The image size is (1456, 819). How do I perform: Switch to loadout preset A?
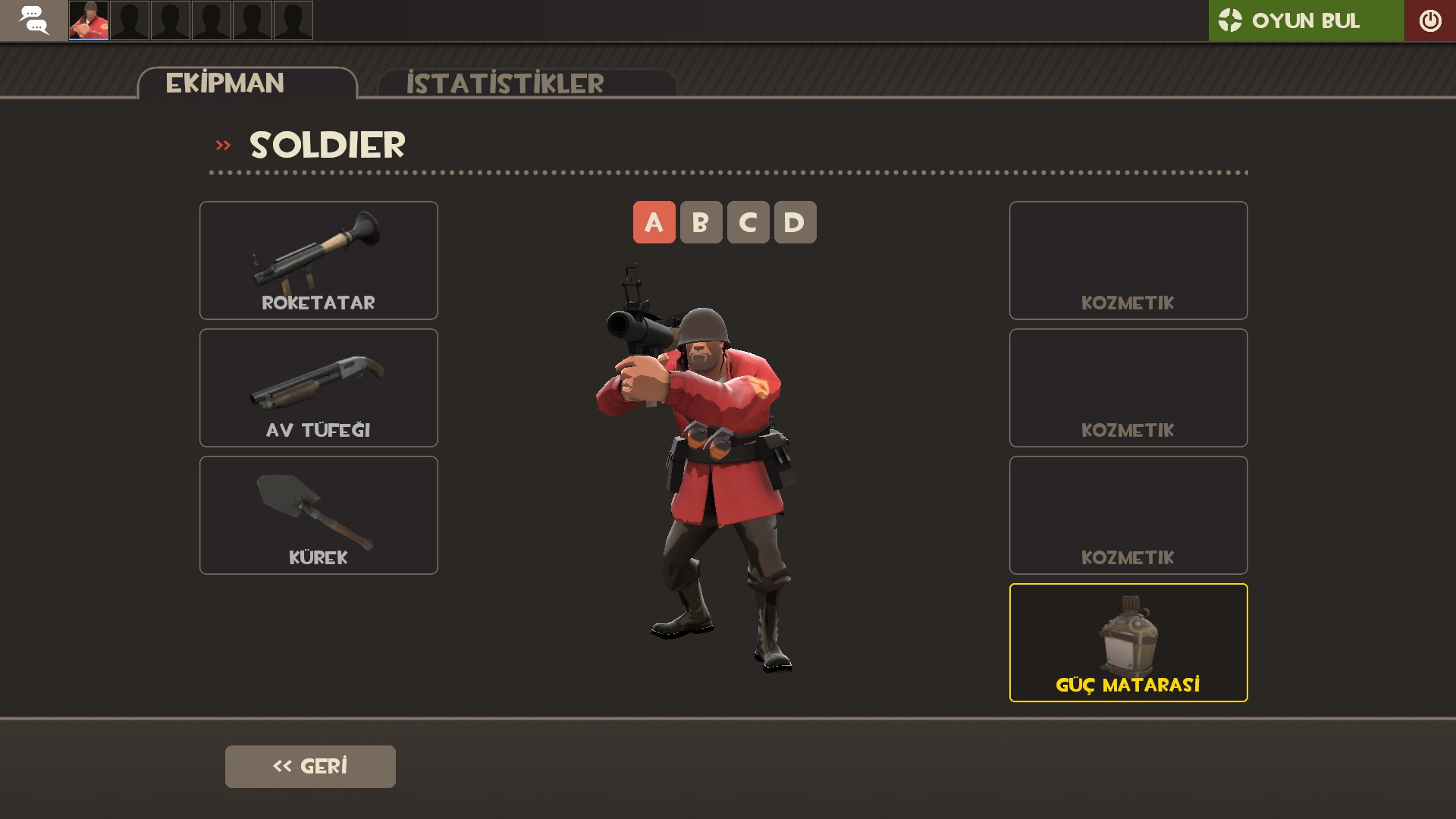[x=653, y=222]
